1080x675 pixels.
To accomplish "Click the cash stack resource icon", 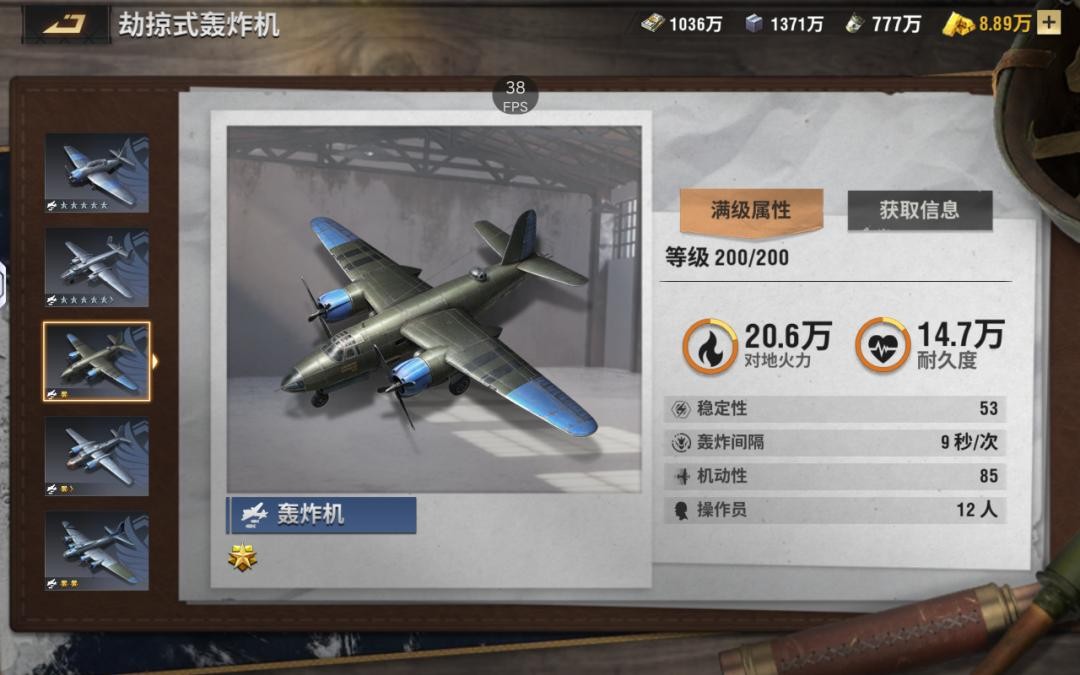I will (653, 24).
